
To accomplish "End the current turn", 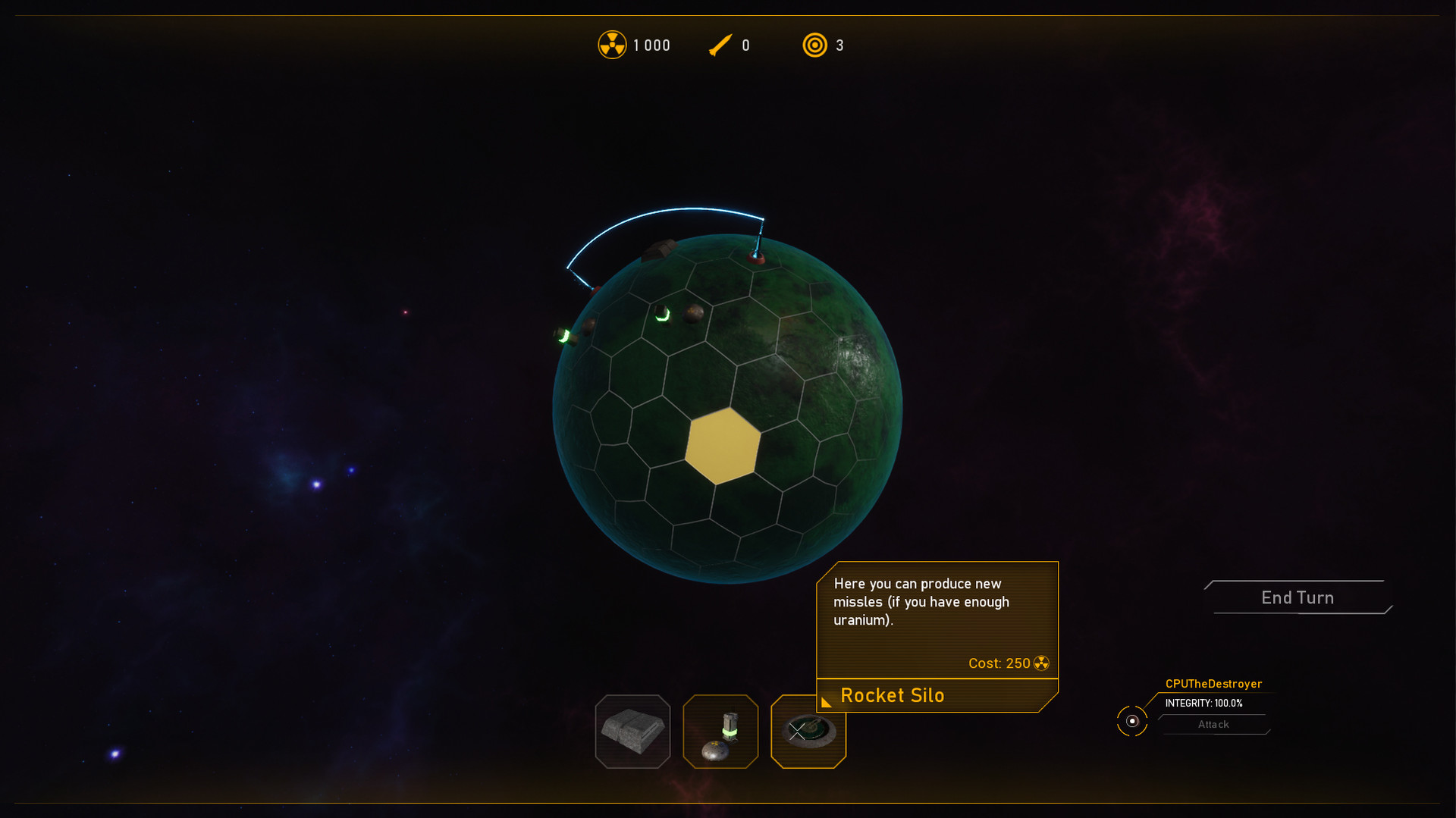I will 1298,597.
